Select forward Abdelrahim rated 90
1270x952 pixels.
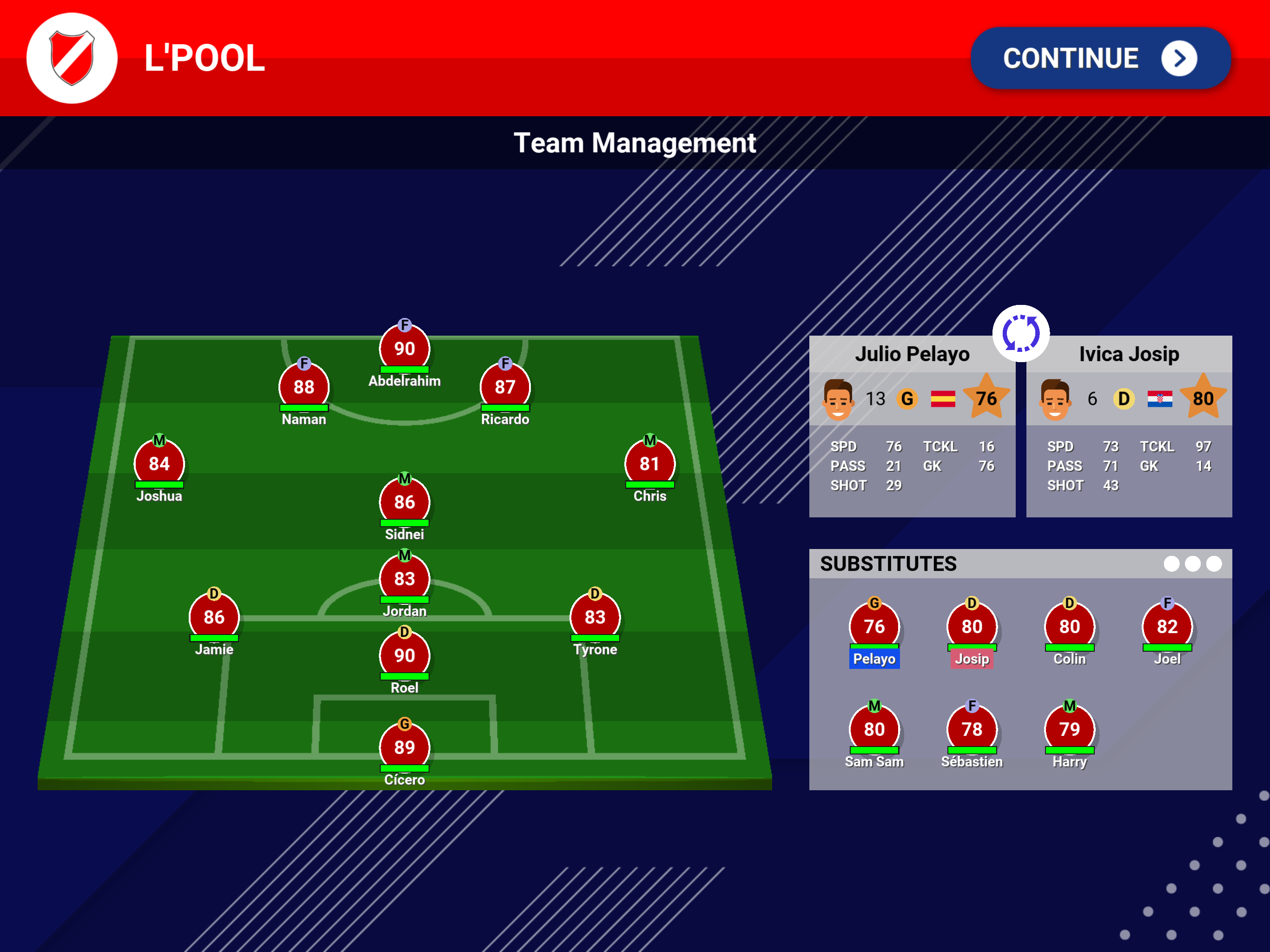tap(404, 349)
